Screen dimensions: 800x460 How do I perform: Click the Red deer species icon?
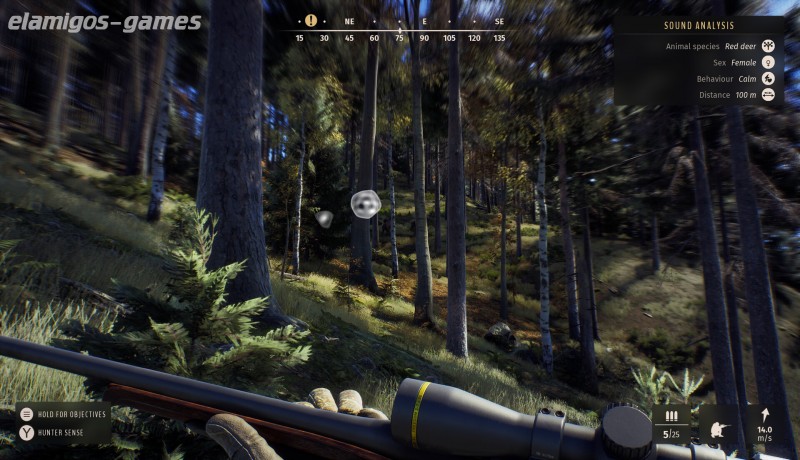coord(768,46)
